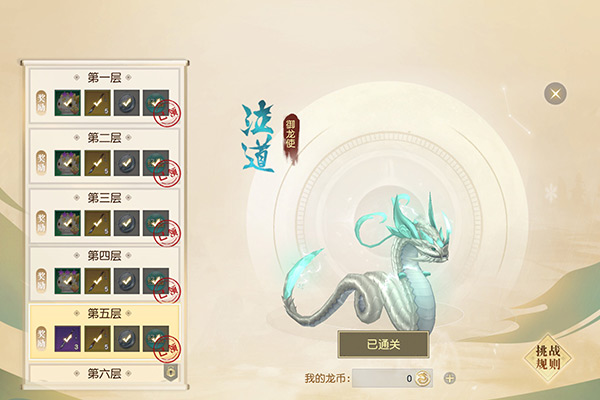
Task: Expand the floor list with the down arrow
Action: pos(170,372)
